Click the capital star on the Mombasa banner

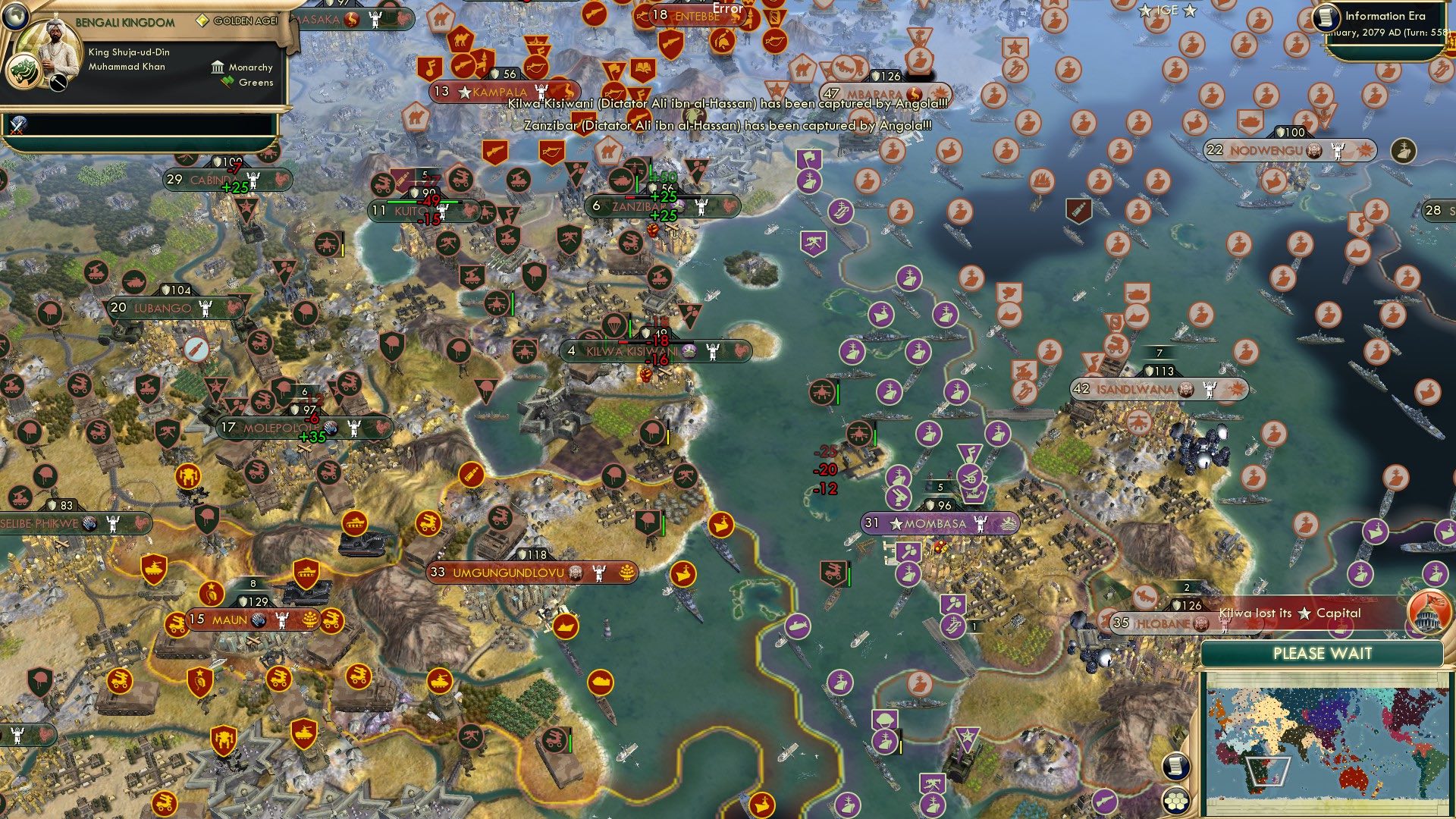point(896,524)
